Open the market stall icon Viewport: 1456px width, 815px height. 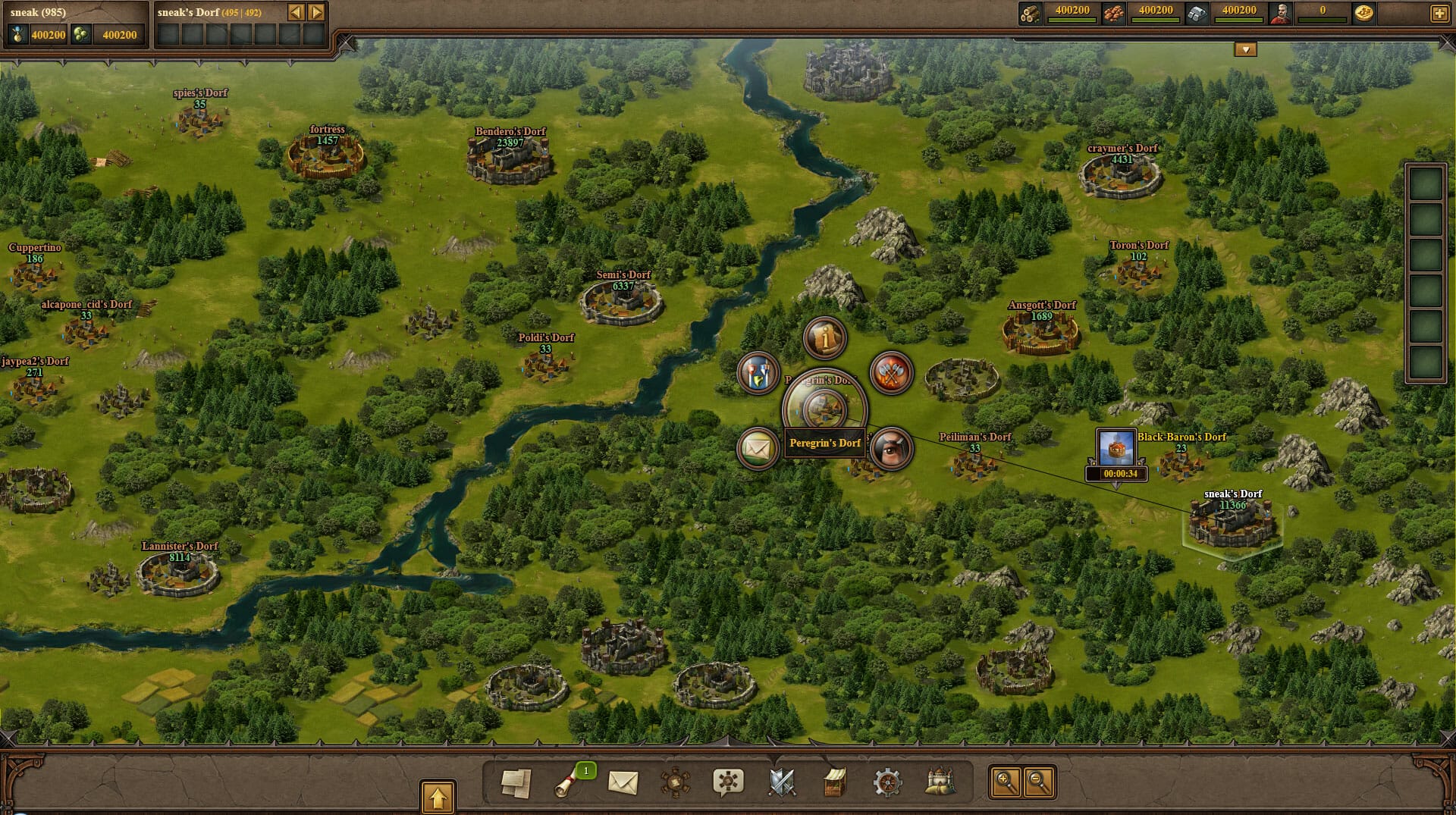coord(834,782)
